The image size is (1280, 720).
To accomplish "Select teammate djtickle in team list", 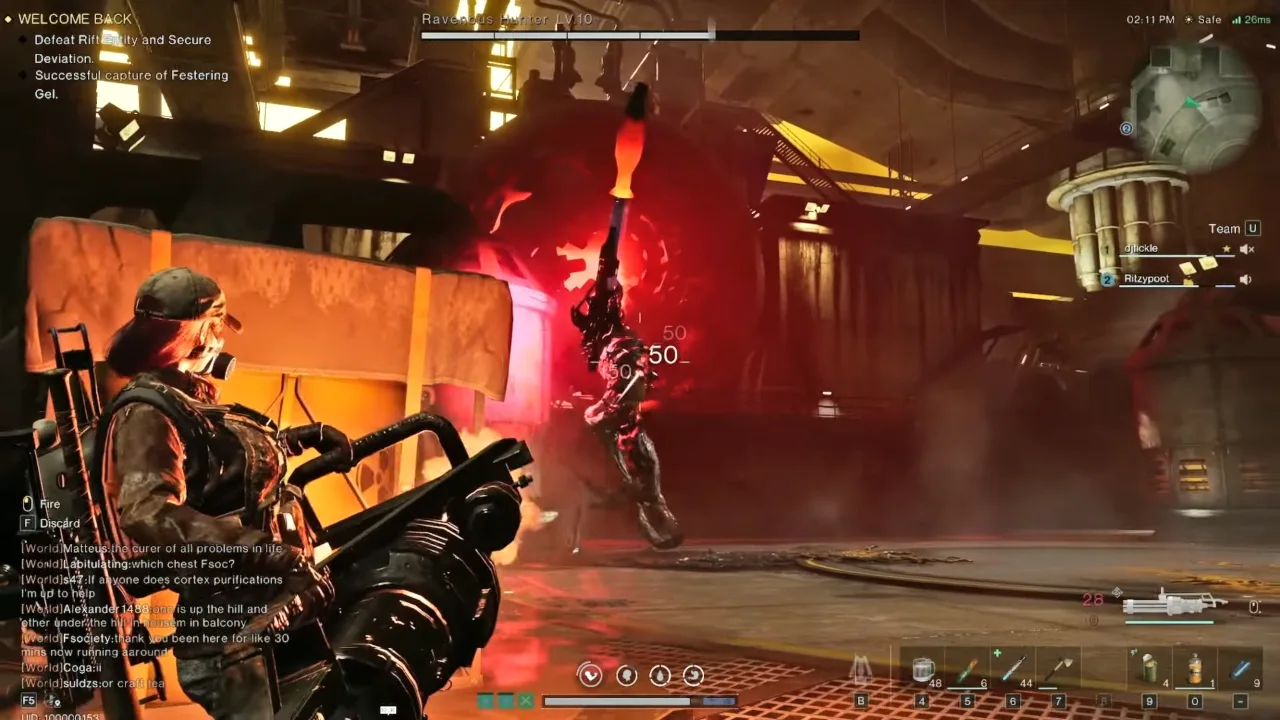I will (1140, 248).
